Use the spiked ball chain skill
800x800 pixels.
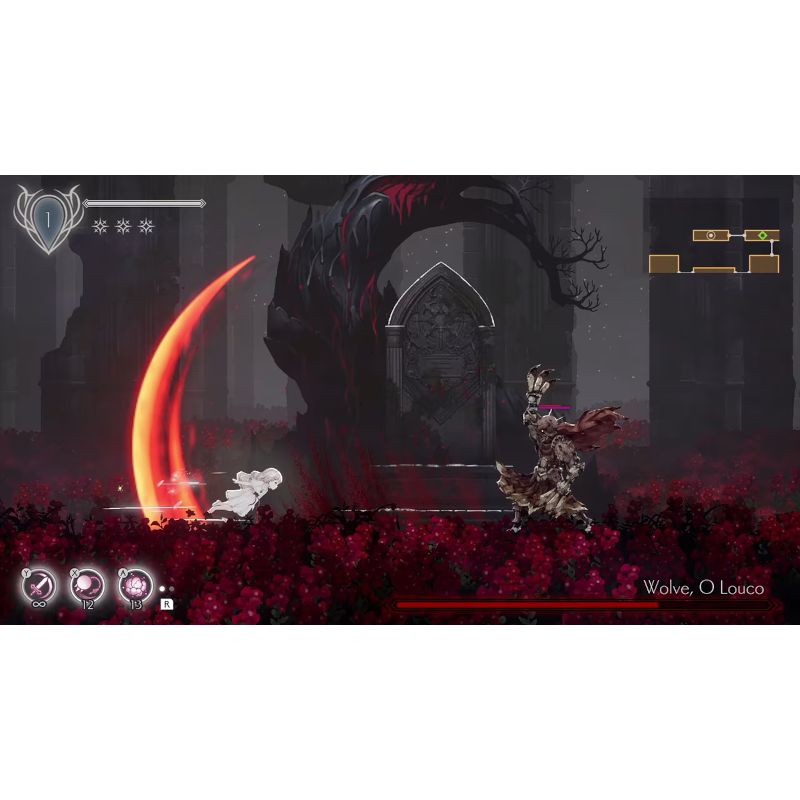88,584
